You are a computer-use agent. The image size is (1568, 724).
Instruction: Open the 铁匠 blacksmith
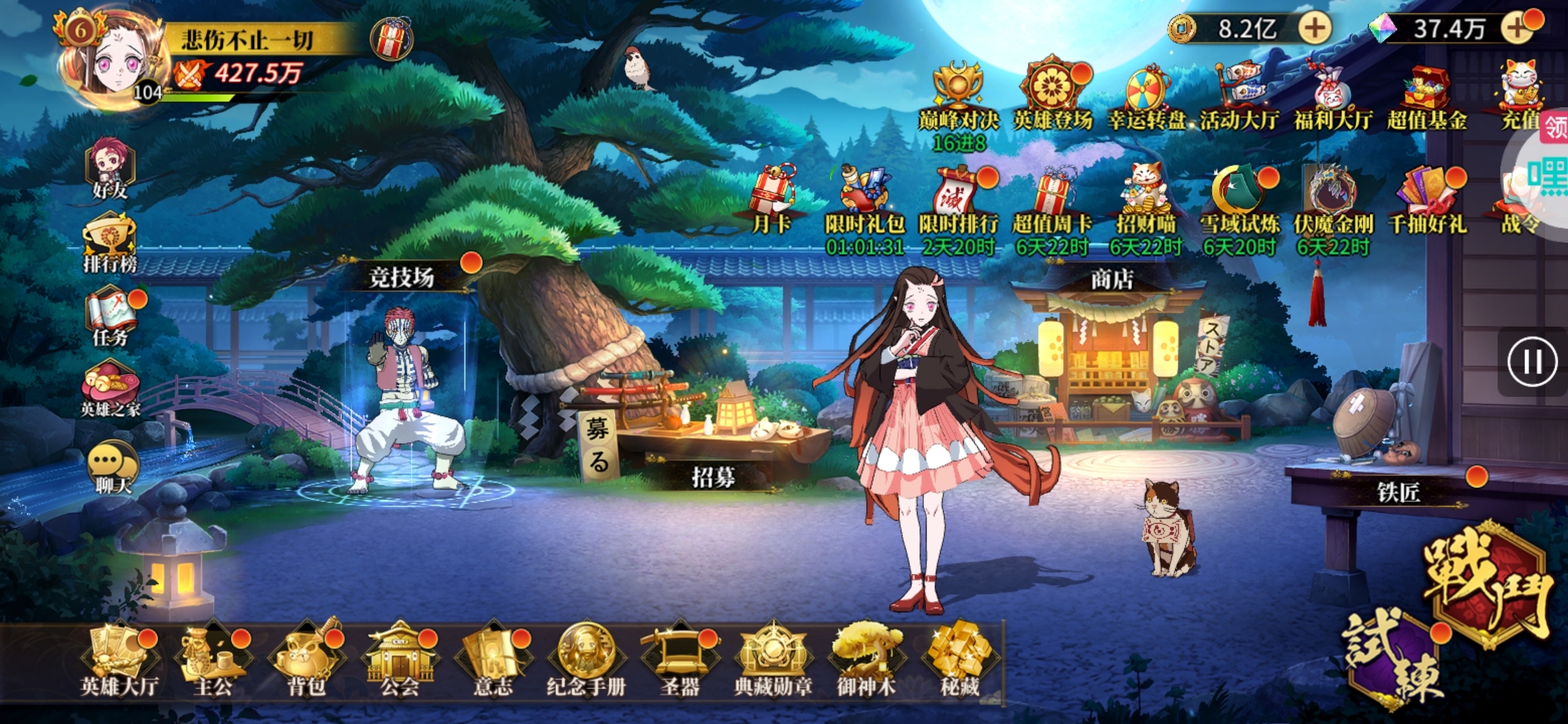tap(1398, 493)
